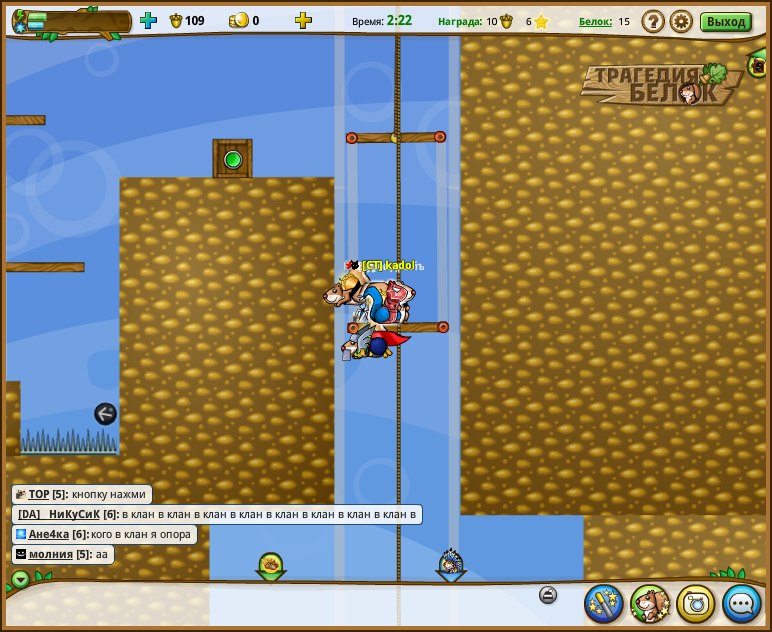The height and width of the screenshot is (632, 772).
Task: Collapse the chat with the green arrow
Action: (x=20, y=579)
